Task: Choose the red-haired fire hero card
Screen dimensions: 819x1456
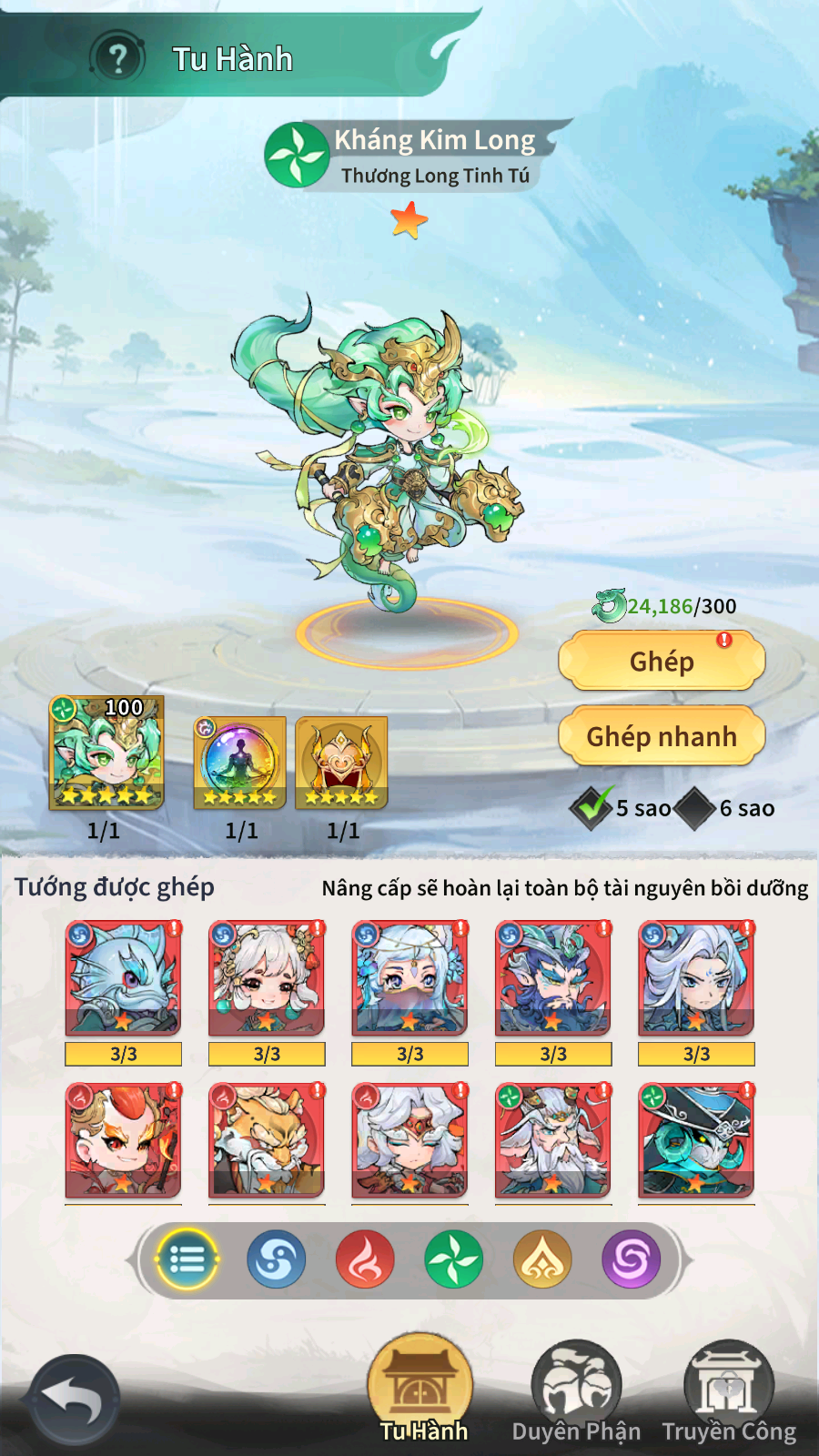Action: 123,1139
